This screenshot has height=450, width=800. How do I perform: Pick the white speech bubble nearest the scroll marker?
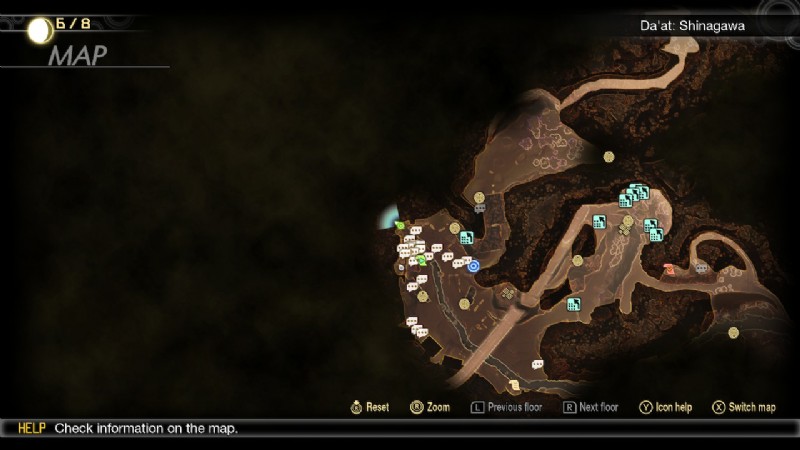tap(537, 364)
